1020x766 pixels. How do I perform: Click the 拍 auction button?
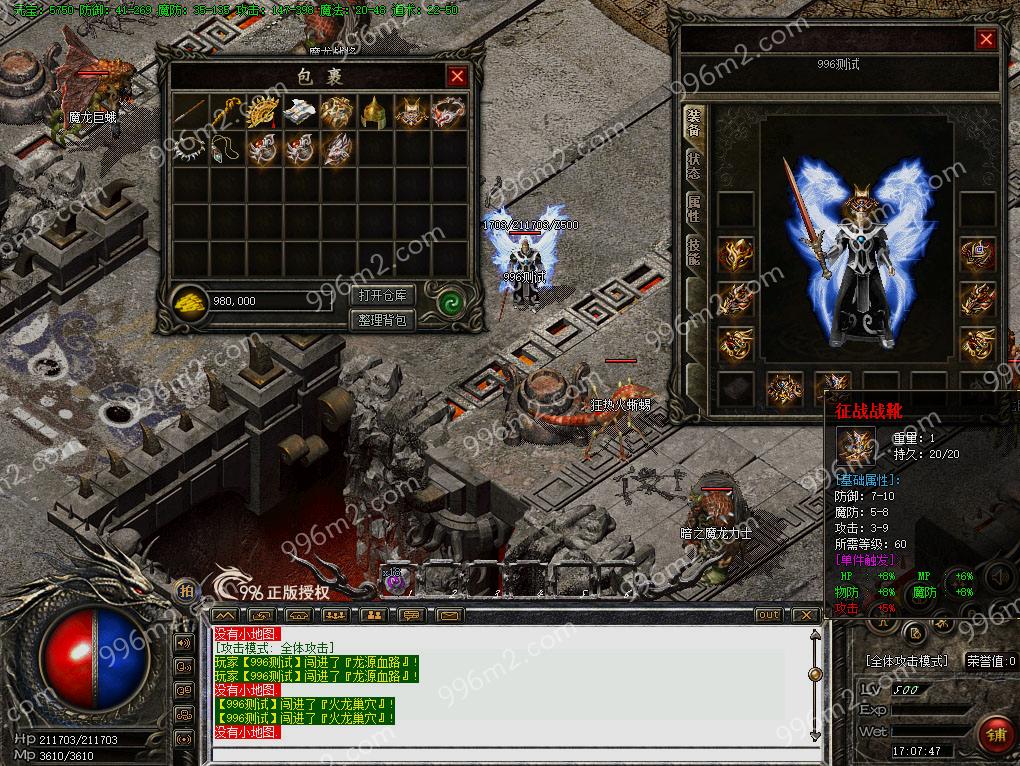(x=186, y=592)
